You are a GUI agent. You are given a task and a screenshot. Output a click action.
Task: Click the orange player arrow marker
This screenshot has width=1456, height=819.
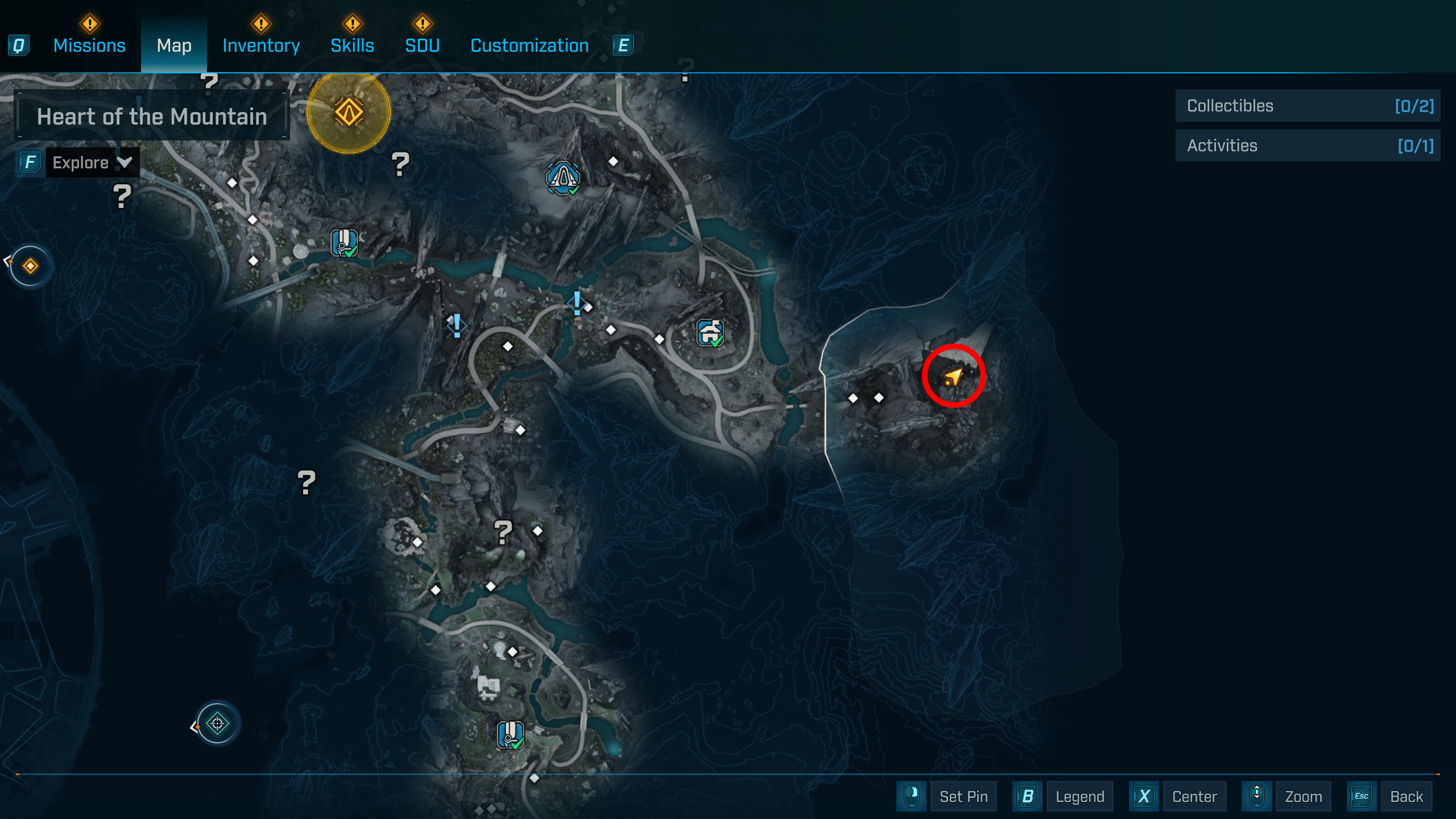click(x=953, y=377)
